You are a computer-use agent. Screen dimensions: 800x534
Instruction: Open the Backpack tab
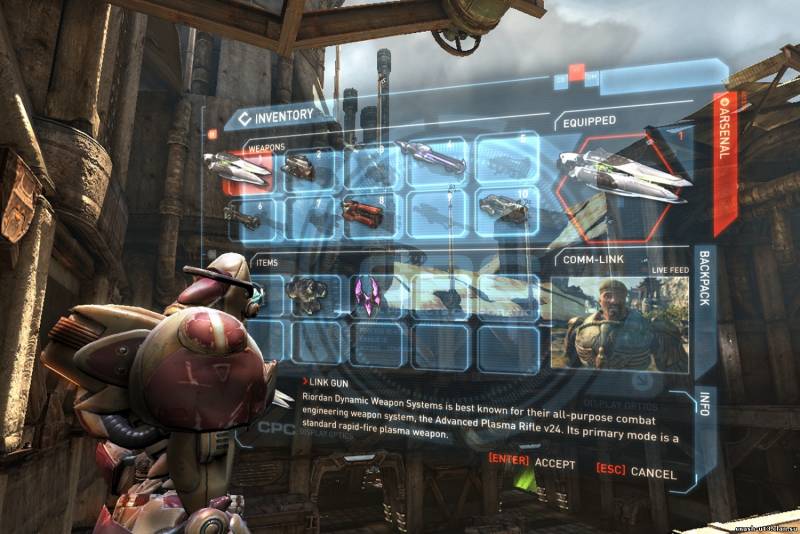point(703,300)
